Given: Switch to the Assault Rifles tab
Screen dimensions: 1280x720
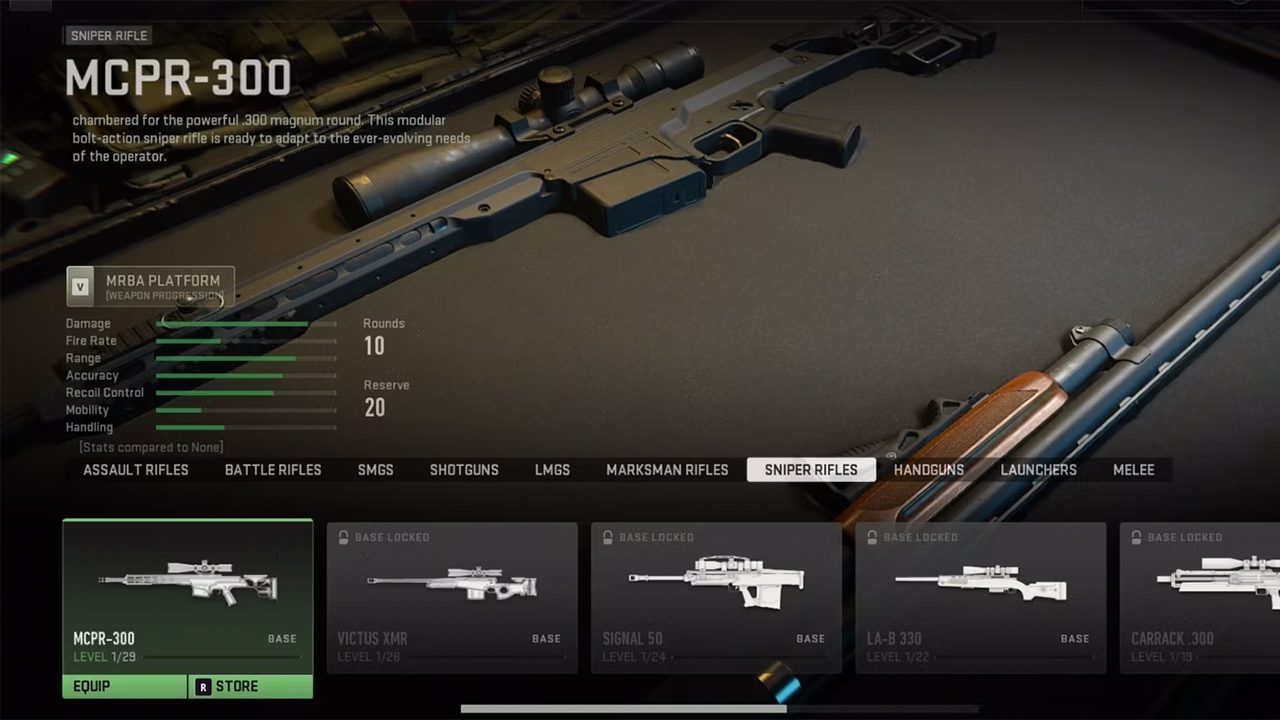Looking at the screenshot, I should (x=135, y=470).
